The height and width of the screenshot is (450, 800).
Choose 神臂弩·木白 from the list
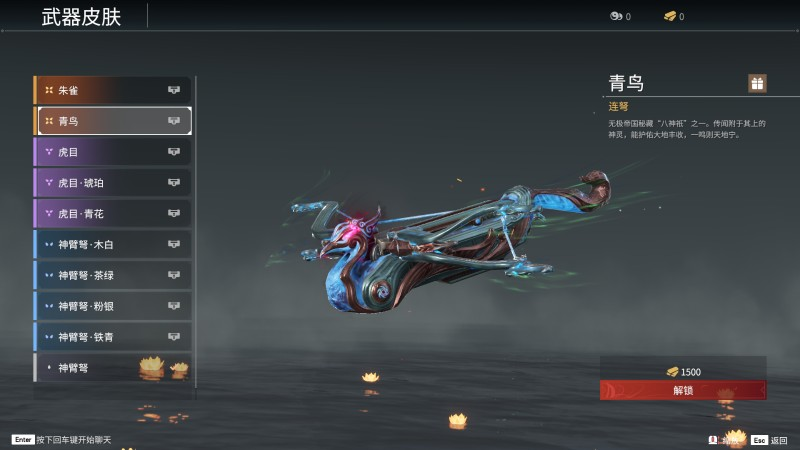pyautogui.click(x=112, y=244)
